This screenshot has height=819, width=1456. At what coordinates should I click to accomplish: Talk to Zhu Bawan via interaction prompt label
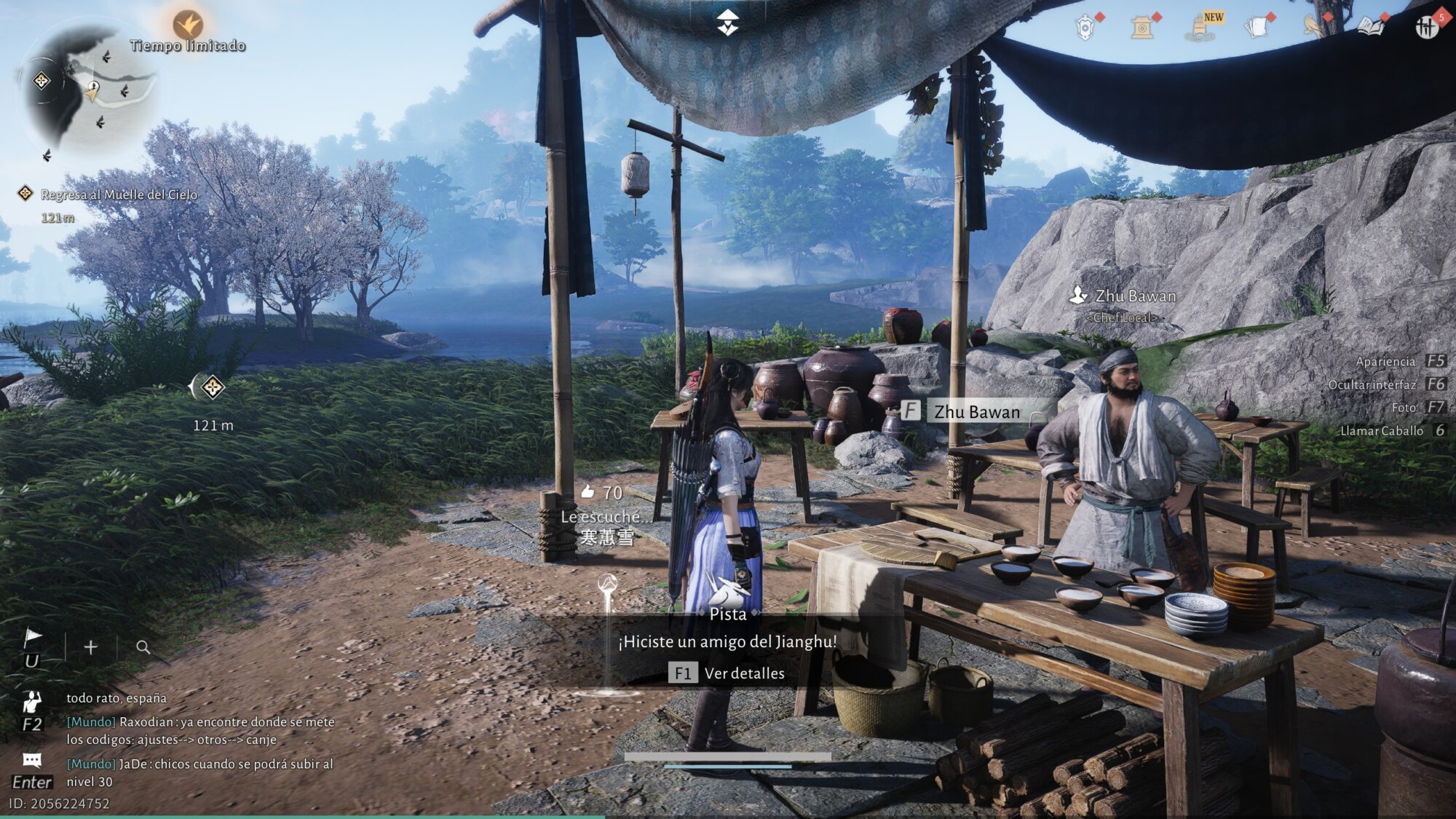976,412
